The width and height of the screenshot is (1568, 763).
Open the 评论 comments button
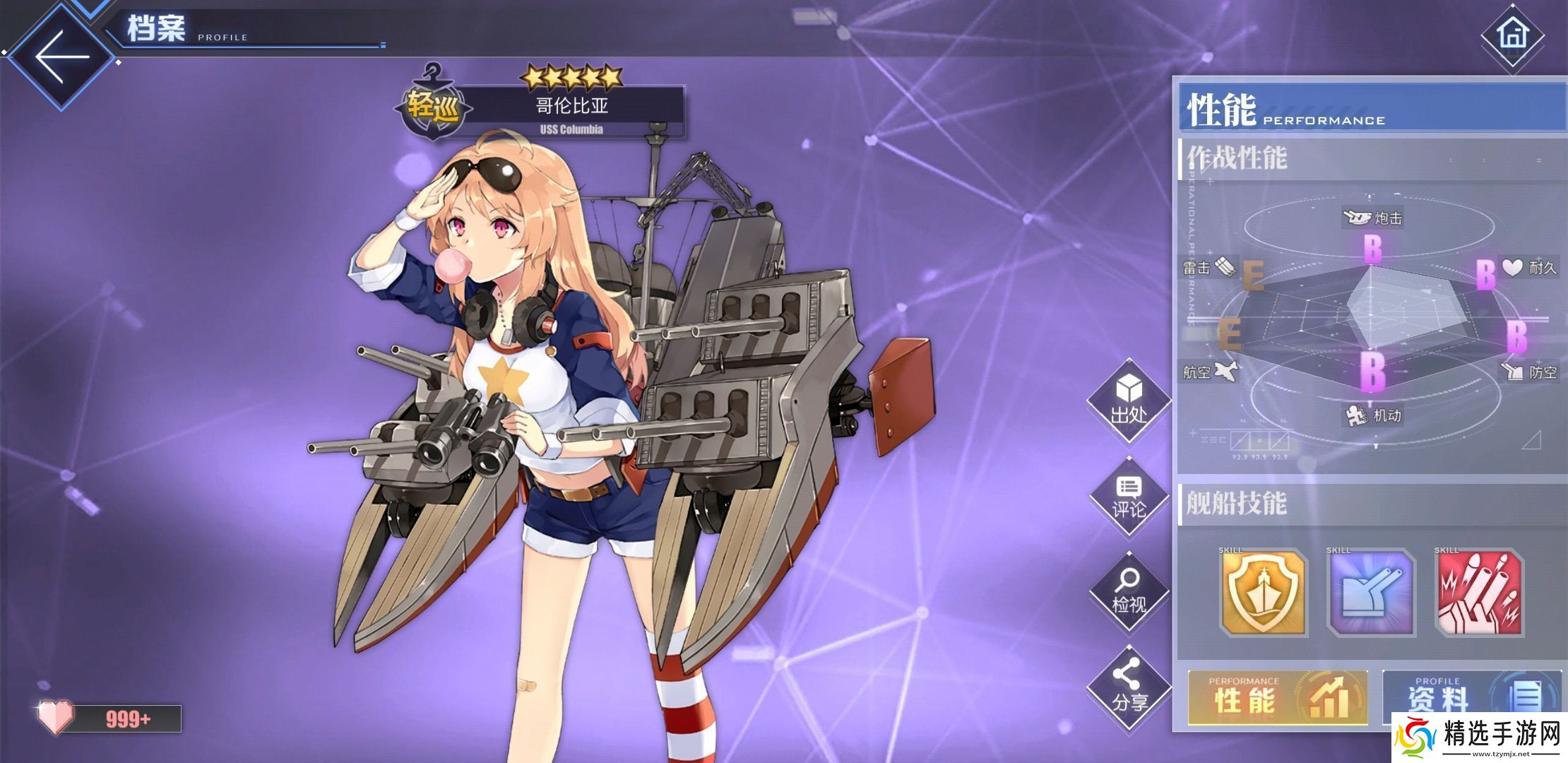pos(1128,496)
